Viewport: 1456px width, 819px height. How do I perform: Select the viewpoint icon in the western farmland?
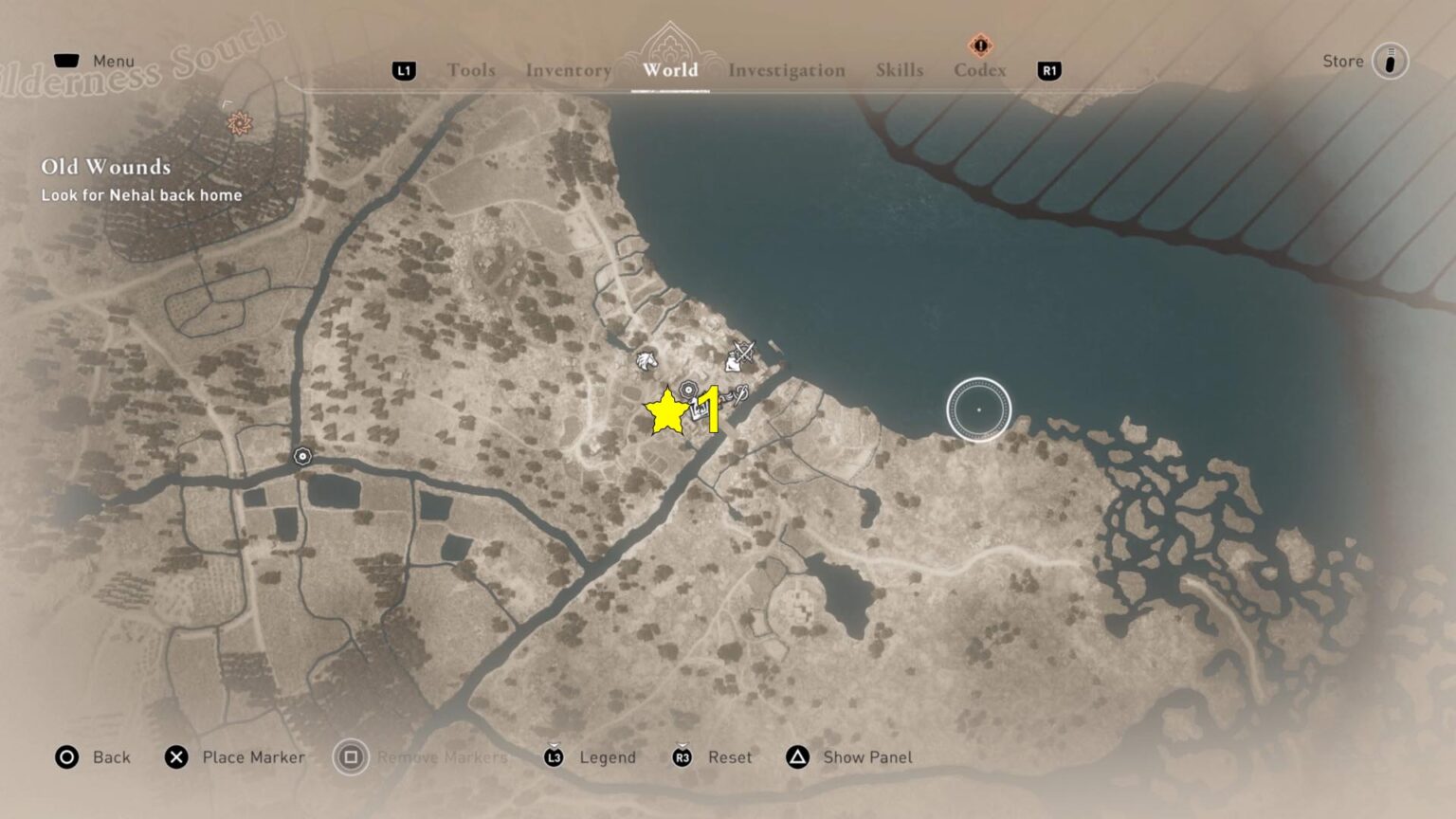pos(301,457)
